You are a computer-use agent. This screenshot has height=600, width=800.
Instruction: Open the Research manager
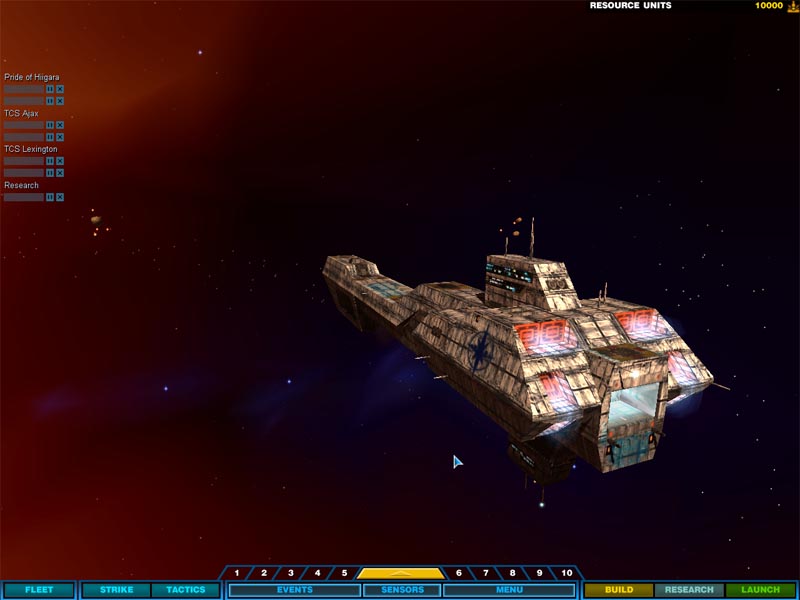[689, 590]
